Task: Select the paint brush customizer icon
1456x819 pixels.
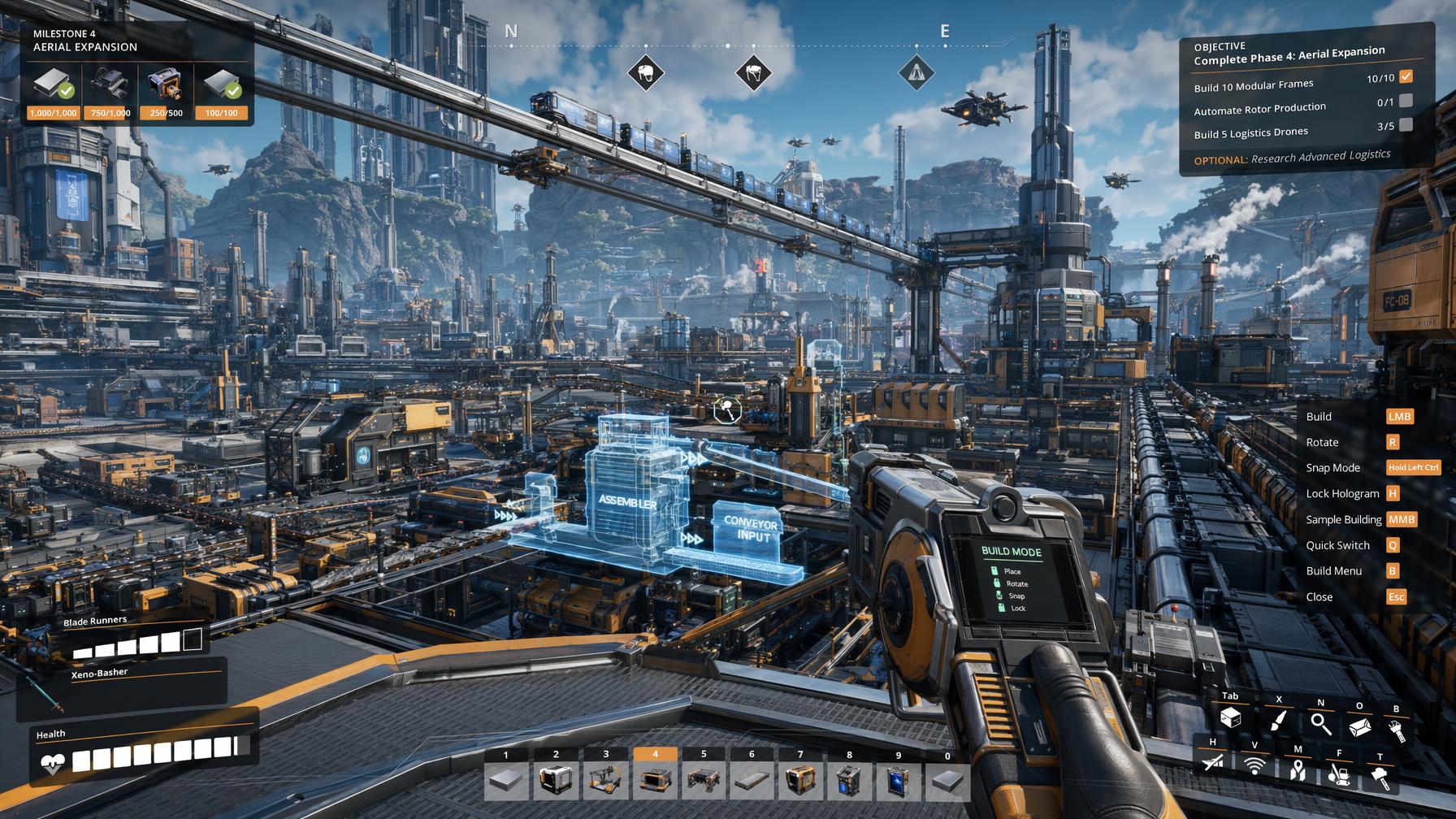Action: click(1277, 721)
